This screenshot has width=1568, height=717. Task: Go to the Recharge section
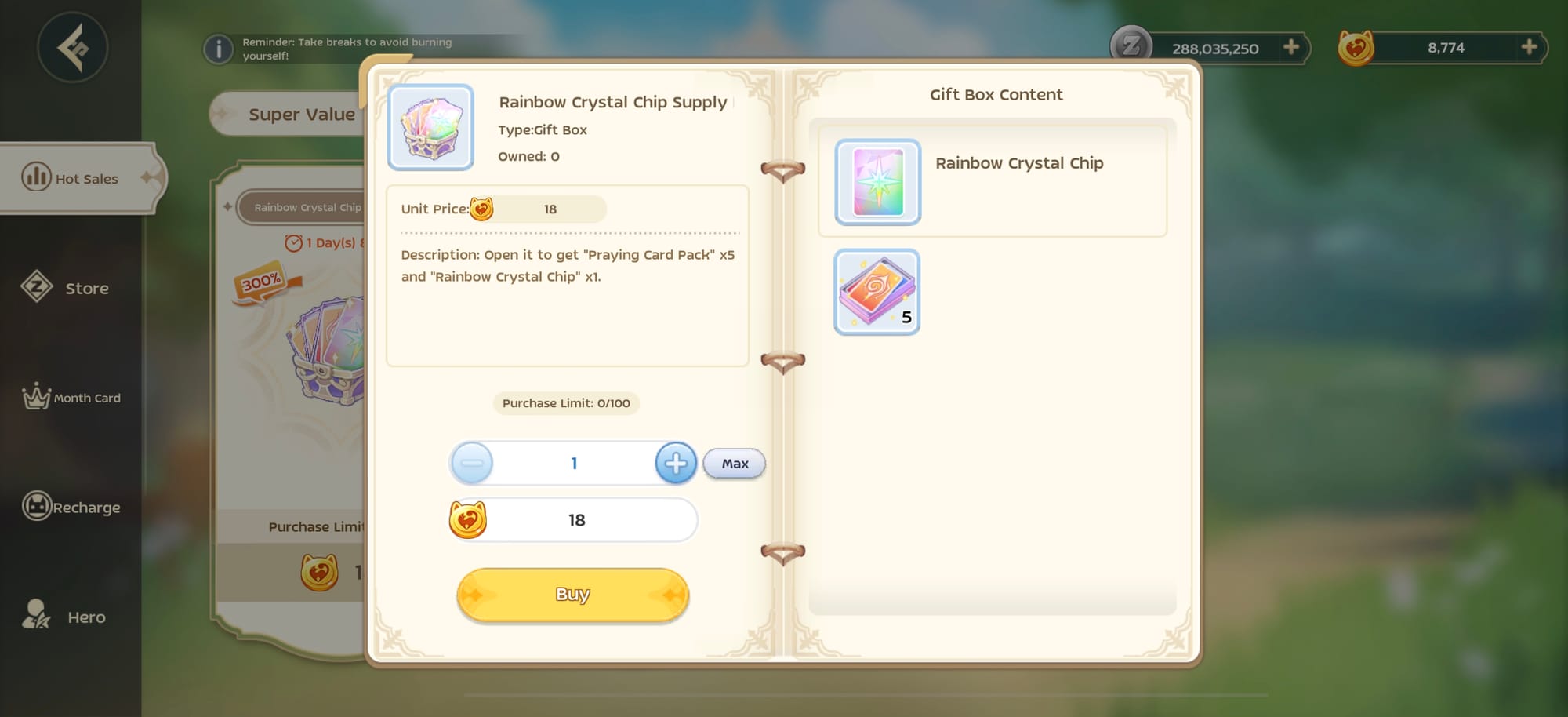[x=71, y=508]
